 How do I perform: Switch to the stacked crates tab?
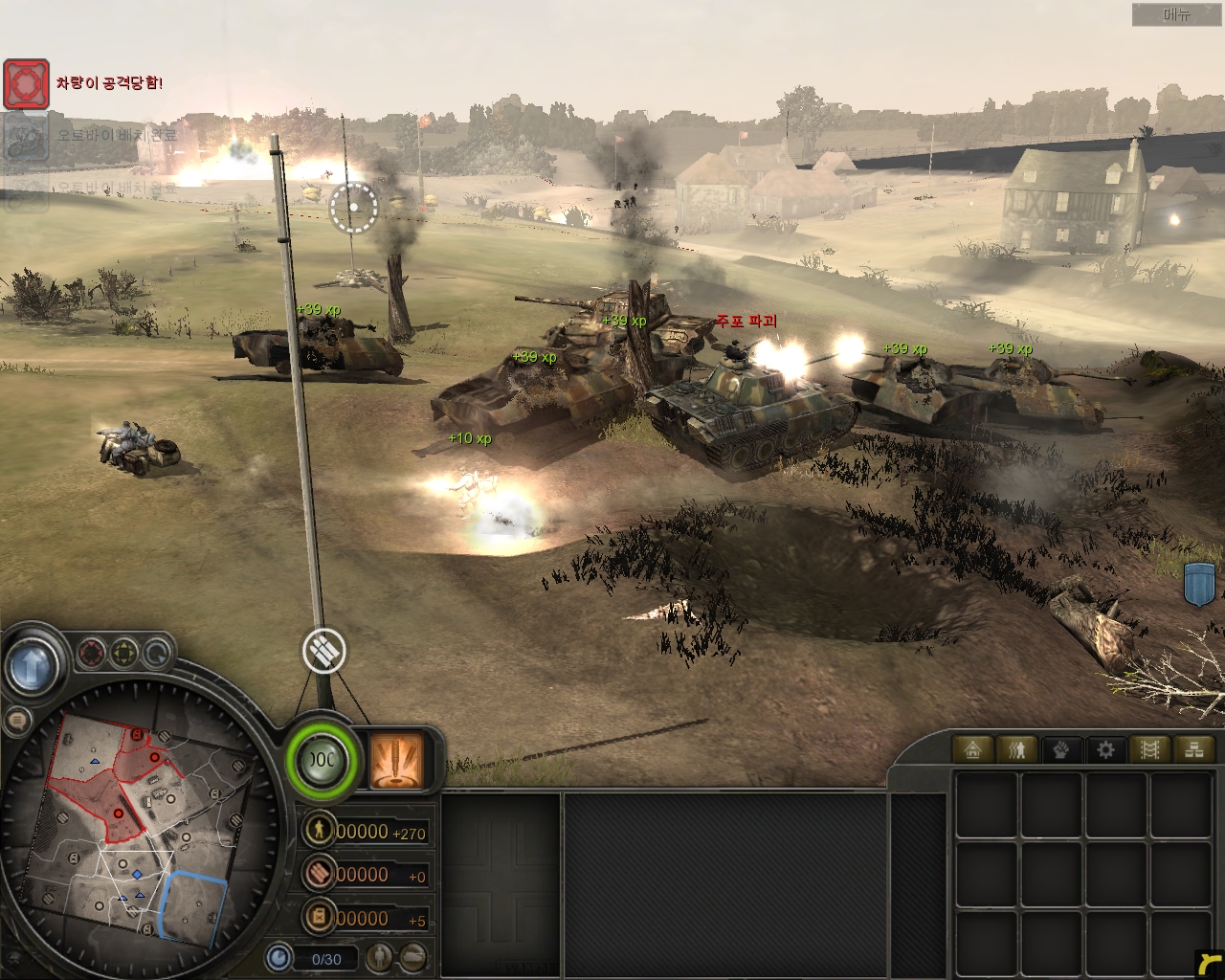point(1193,749)
